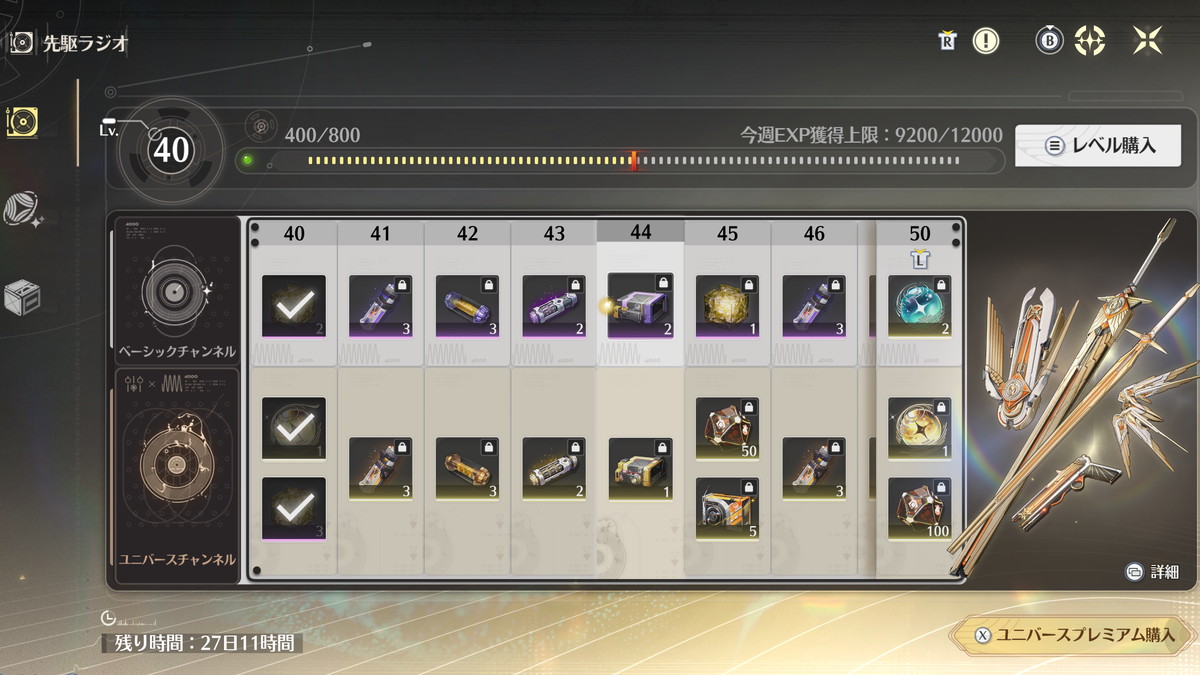Choose level 50 teal orb basic reward
This screenshot has height=675, width=1200.
(x=920, y=305)
